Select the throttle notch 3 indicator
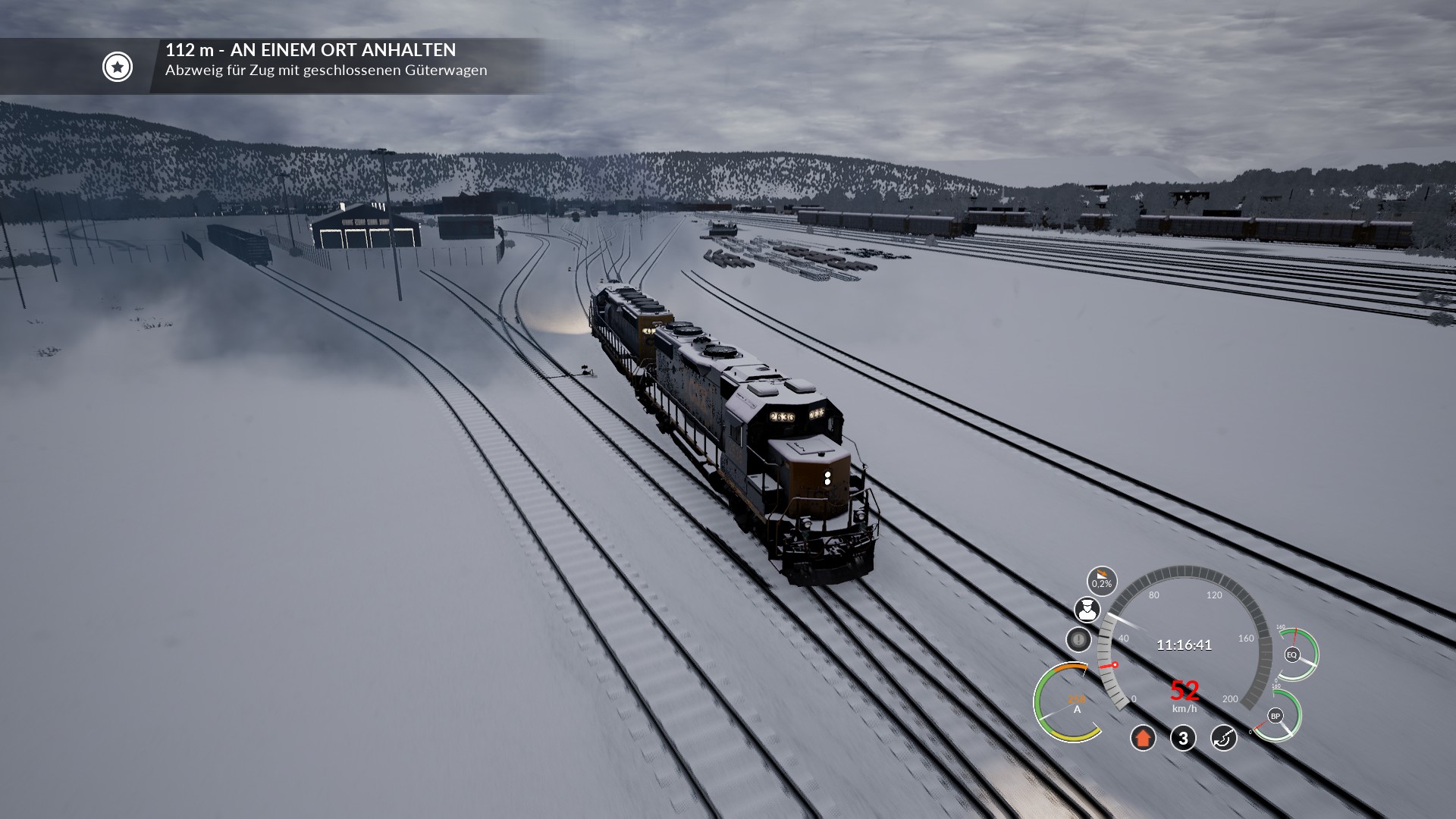This screenshot has height=819, width=1456. [x=1183, y=738]
